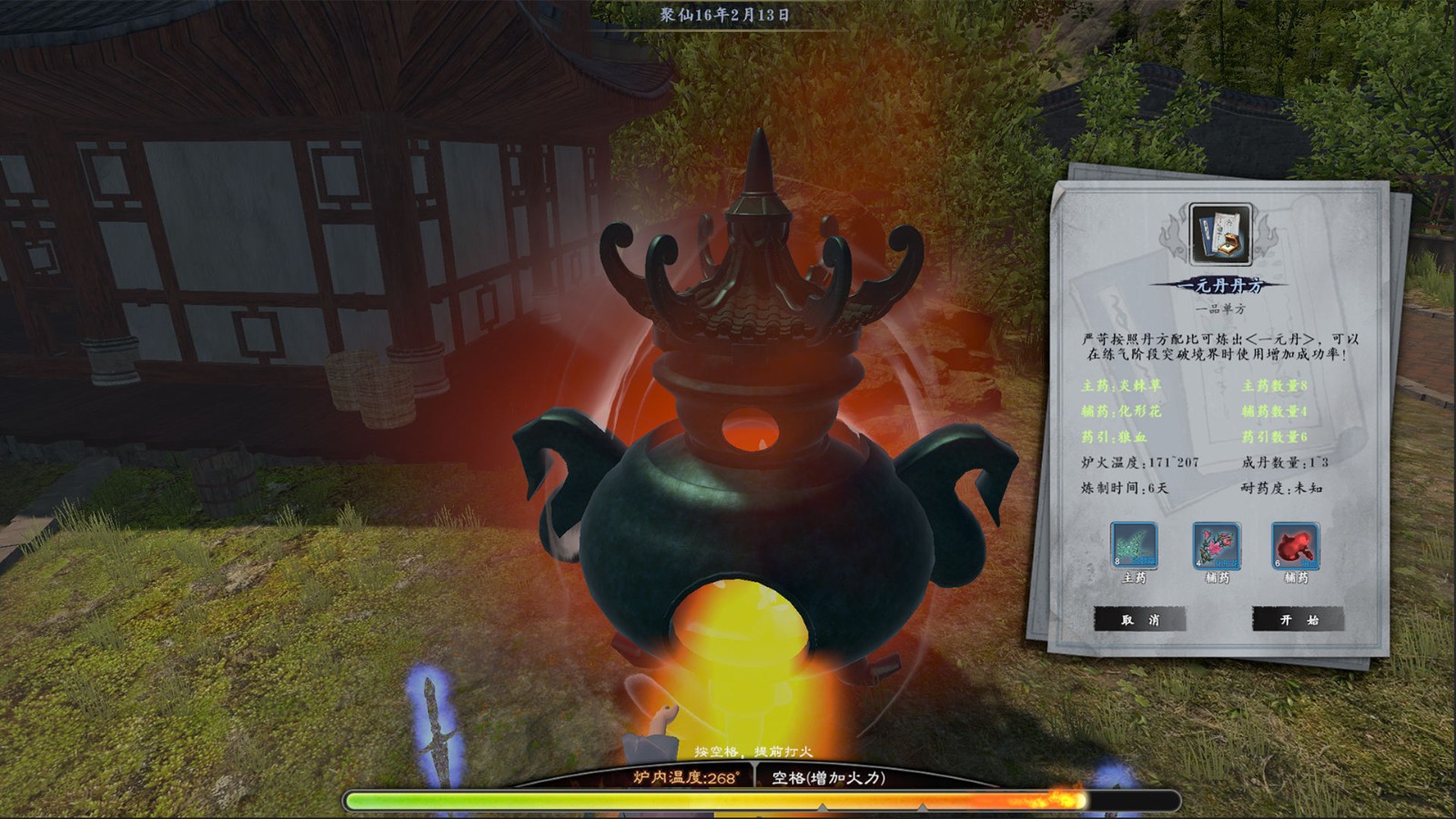Select the red wolf blood ingredient slot
Image resolution: width=1456 pixels, height=819 pixels.
[x=1295, y=546]
